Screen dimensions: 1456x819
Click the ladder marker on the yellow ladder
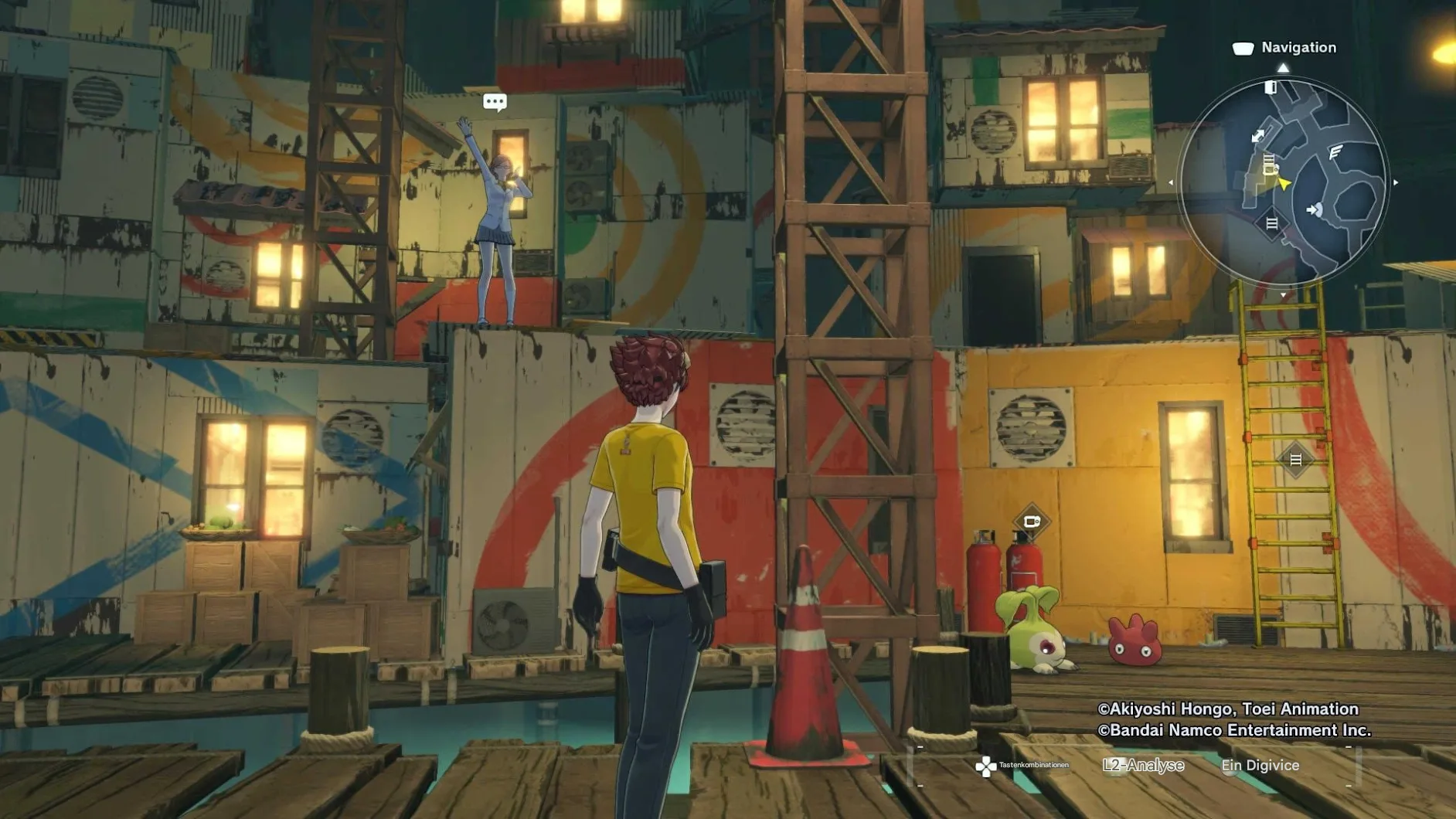point(1296,460)
